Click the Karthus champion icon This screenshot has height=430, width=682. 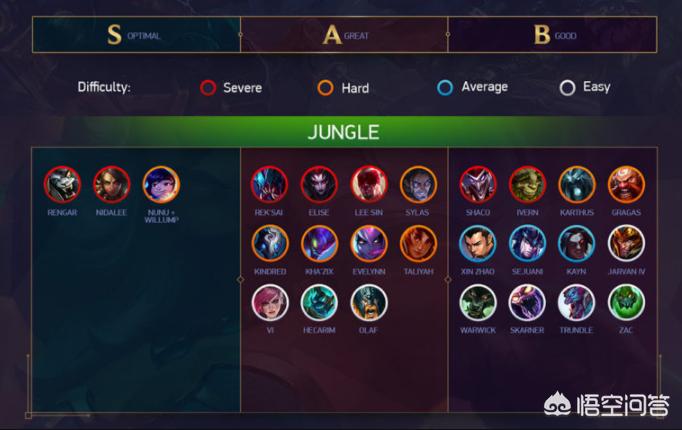coord(577,184)
